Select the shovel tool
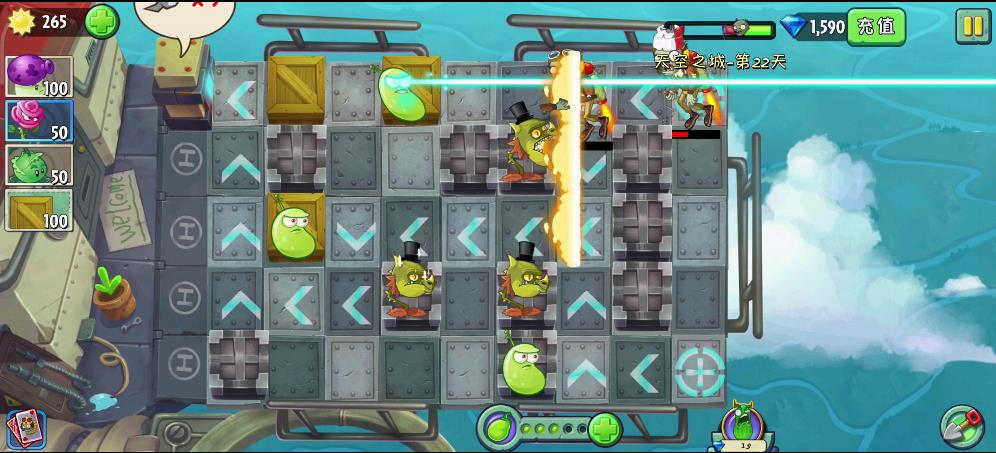This screenshot has width=996, height=453. point(962,426)
